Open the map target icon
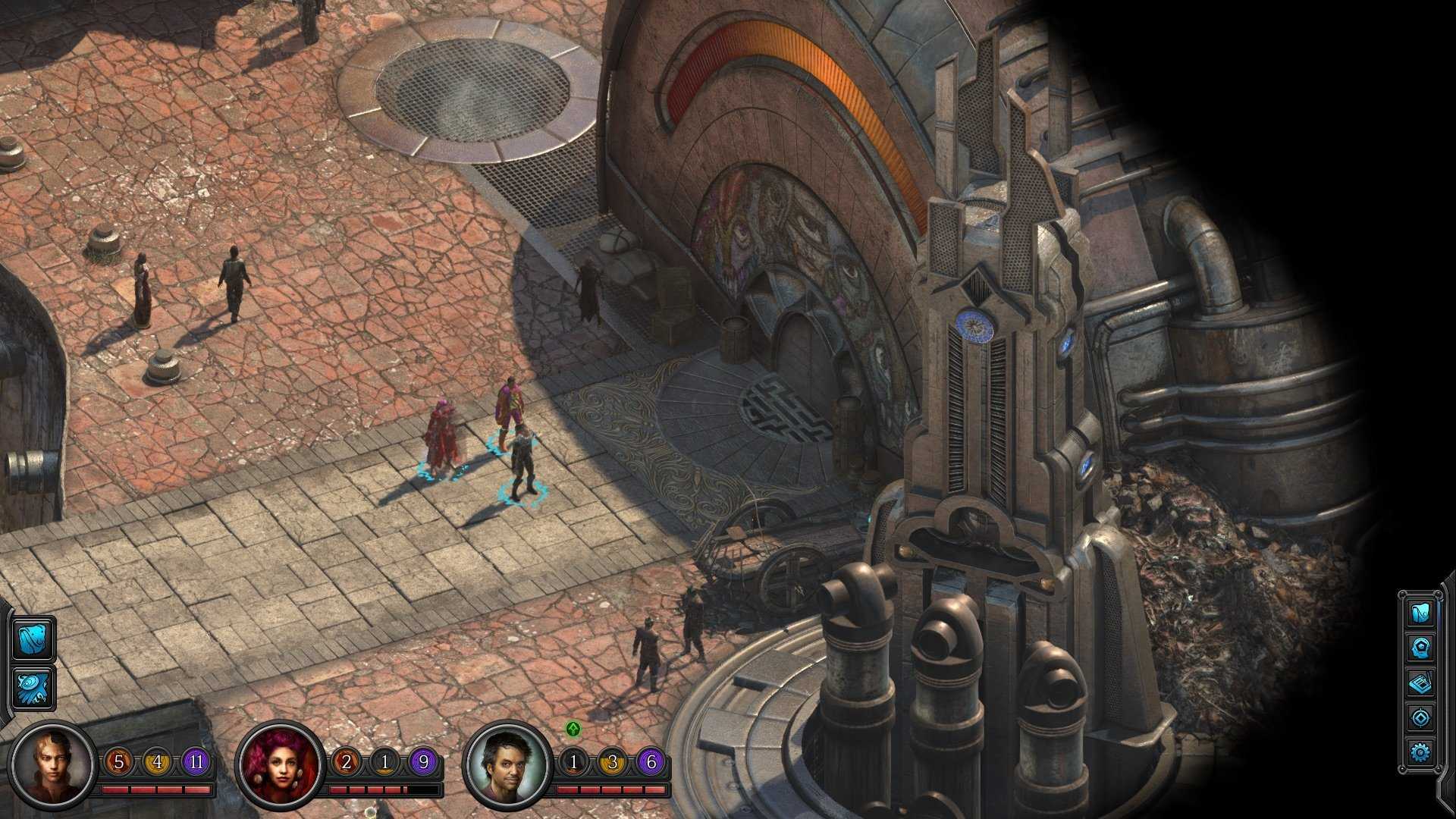The height and width of the screenshot is (819, 1456). (x=1420, y=717)
